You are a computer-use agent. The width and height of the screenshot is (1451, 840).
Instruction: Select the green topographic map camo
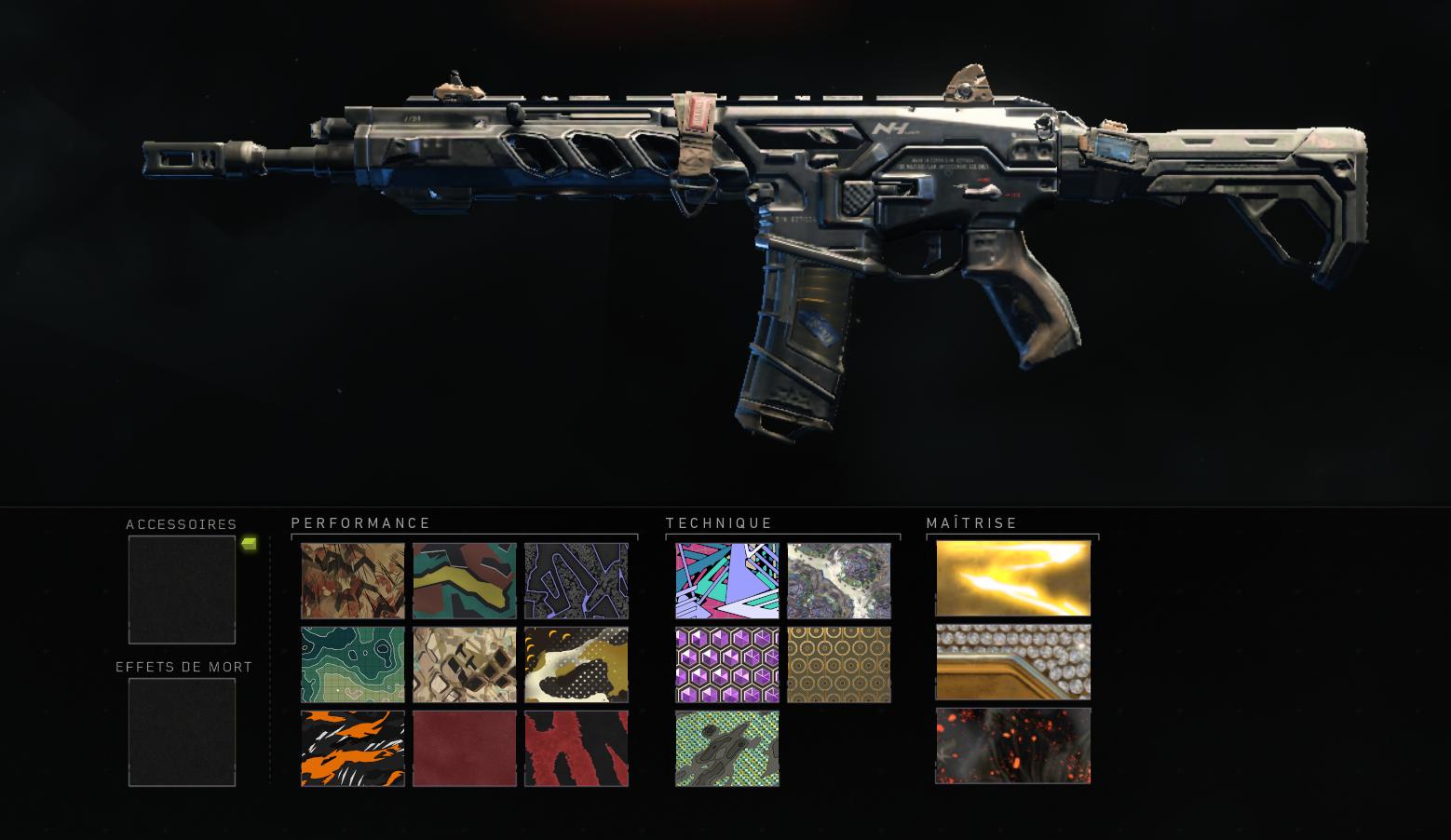click(x=353, y=664)
